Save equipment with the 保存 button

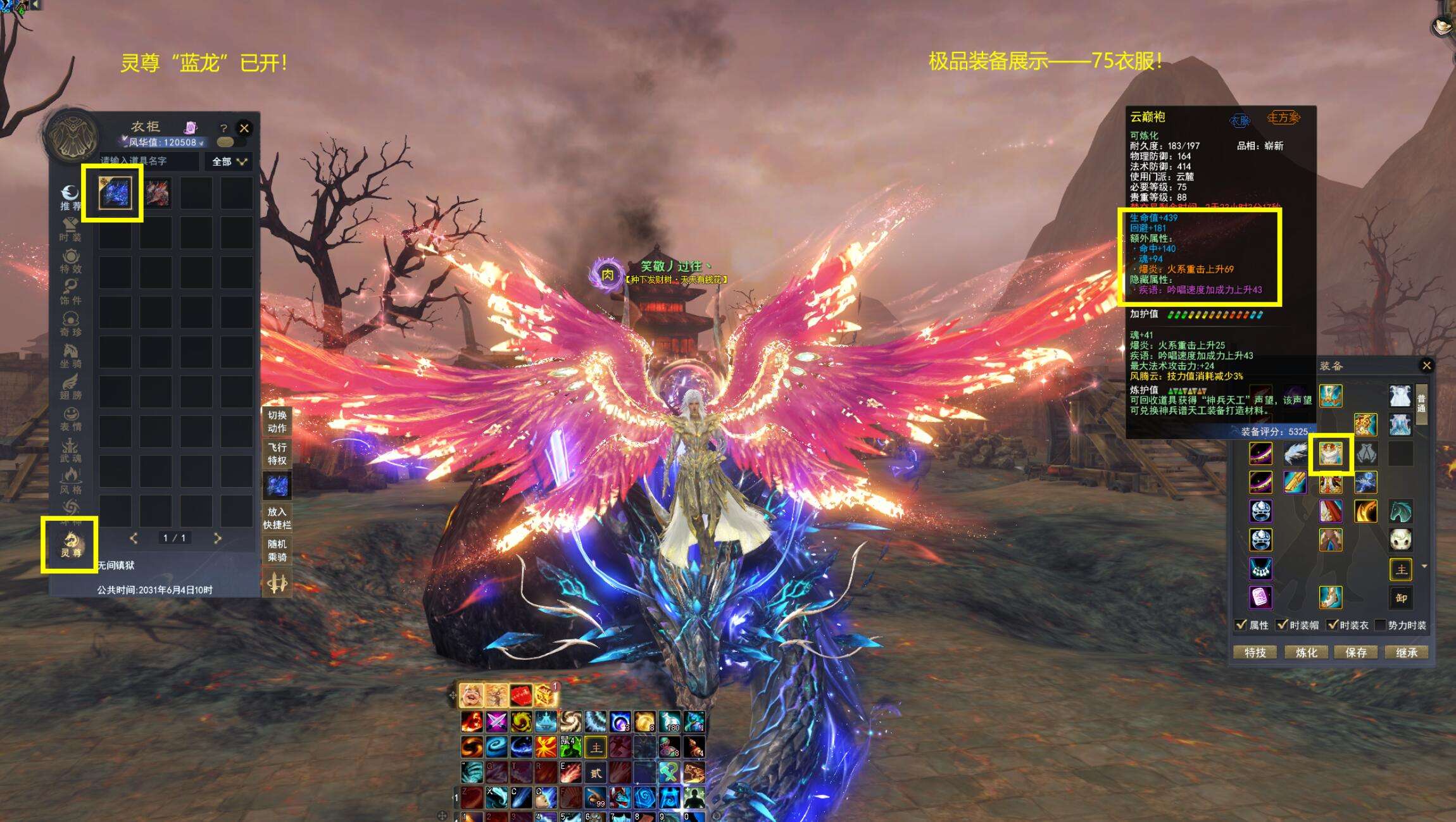[x=1355, y=652]
